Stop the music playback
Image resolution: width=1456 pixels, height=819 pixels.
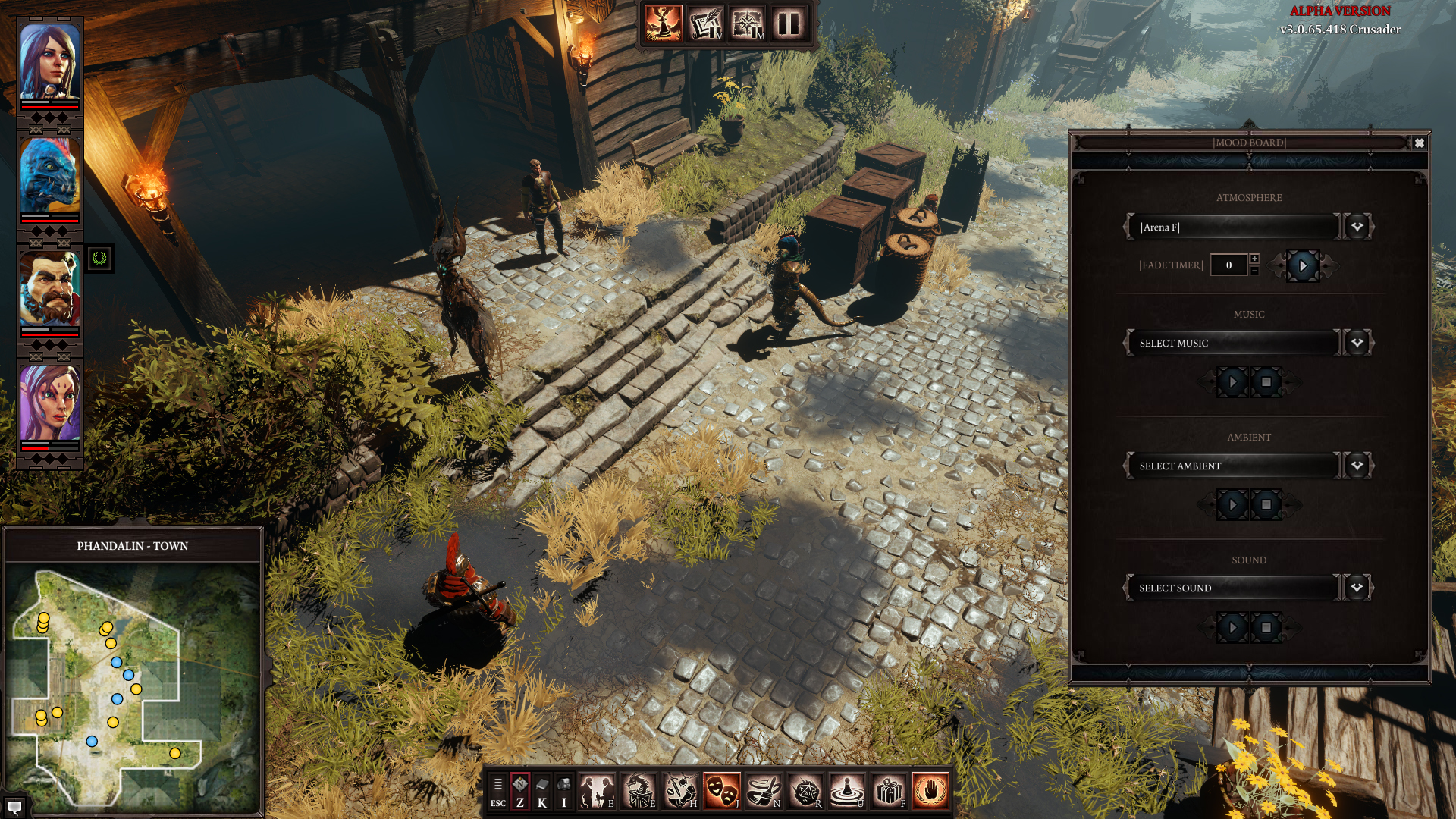pyautogui.click(x=1266, y=382)
